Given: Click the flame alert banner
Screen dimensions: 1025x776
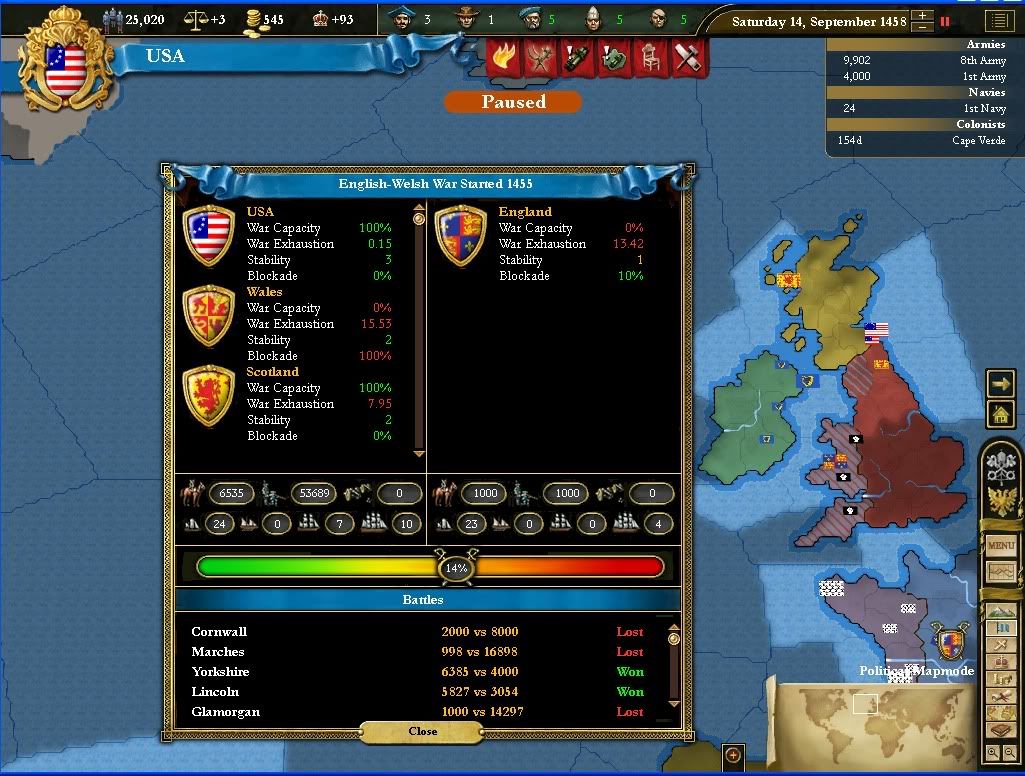Looking at the screenshot, I should 502,57.
